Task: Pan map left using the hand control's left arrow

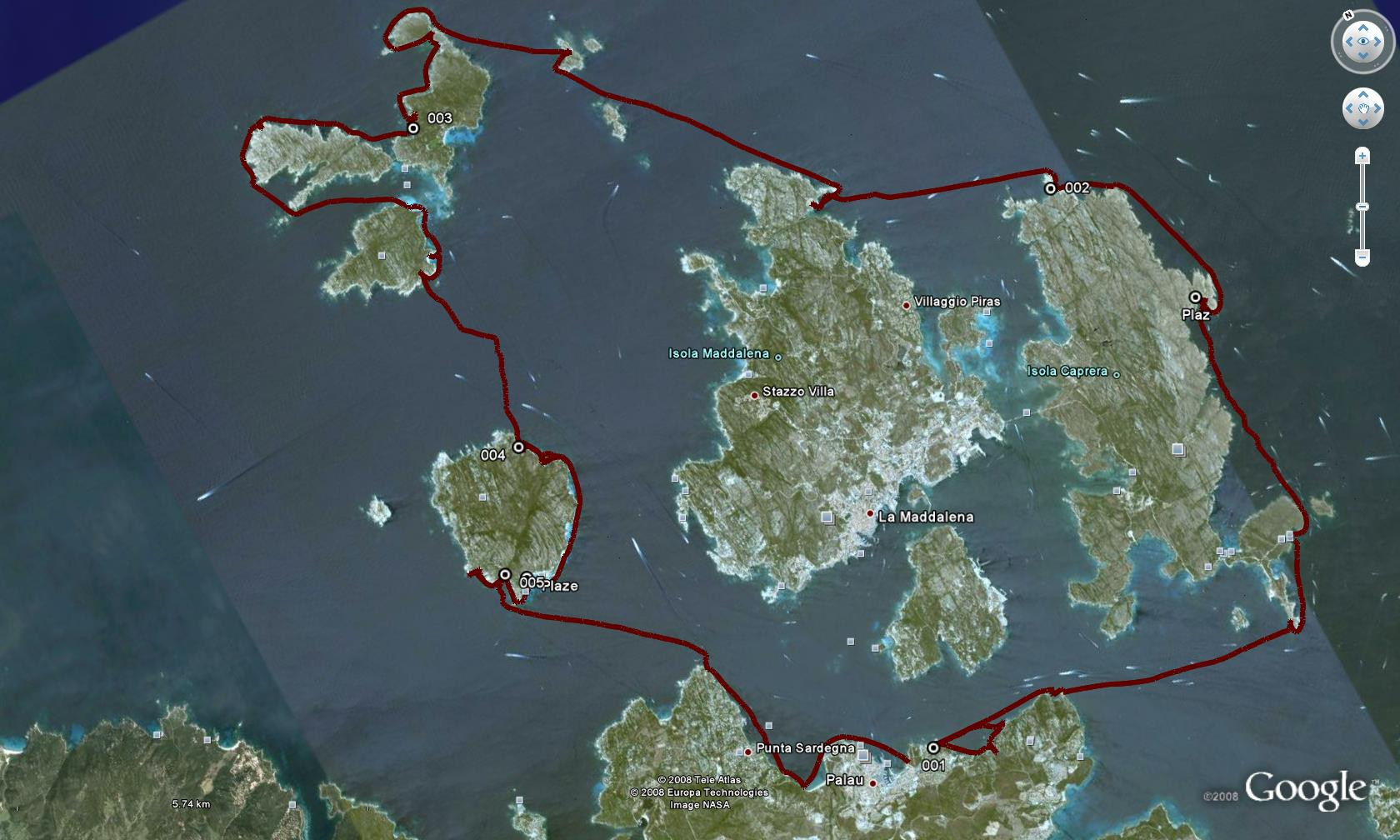Action: [1350, 108]
